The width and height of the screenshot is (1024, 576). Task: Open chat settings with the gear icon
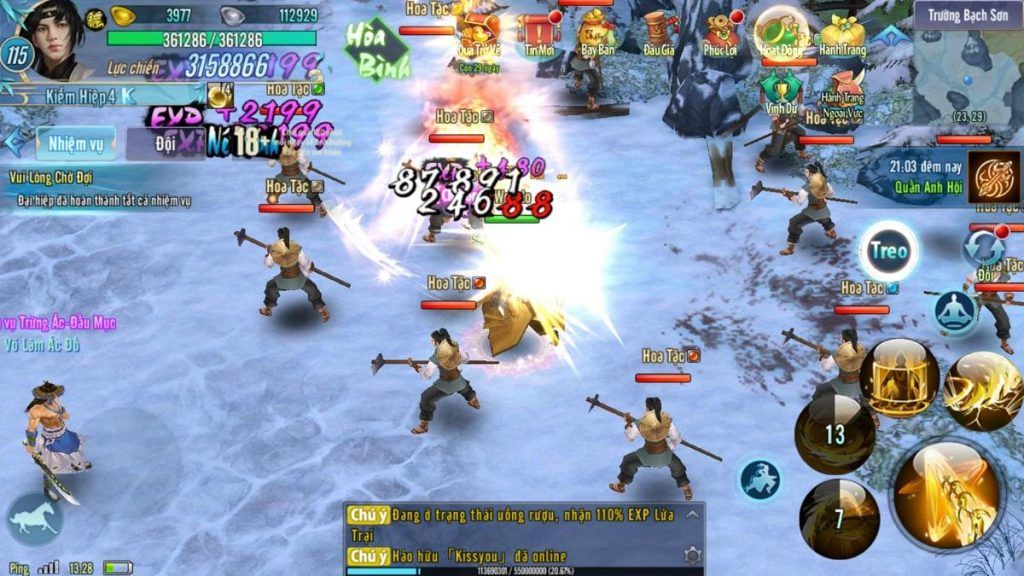(691, 554)
